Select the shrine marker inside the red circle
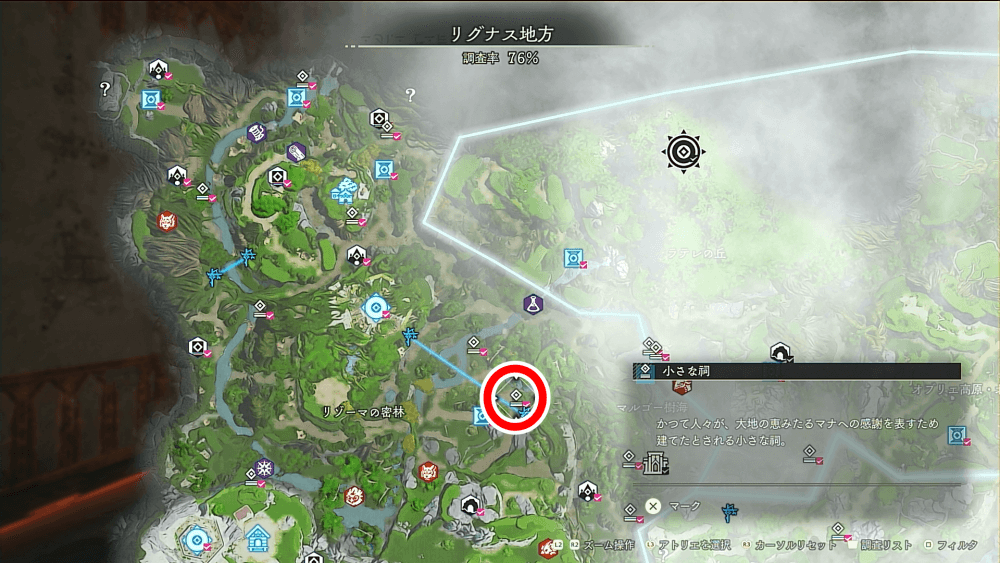The width and height of the screenshot is (1000, 563). pos(516,397)
